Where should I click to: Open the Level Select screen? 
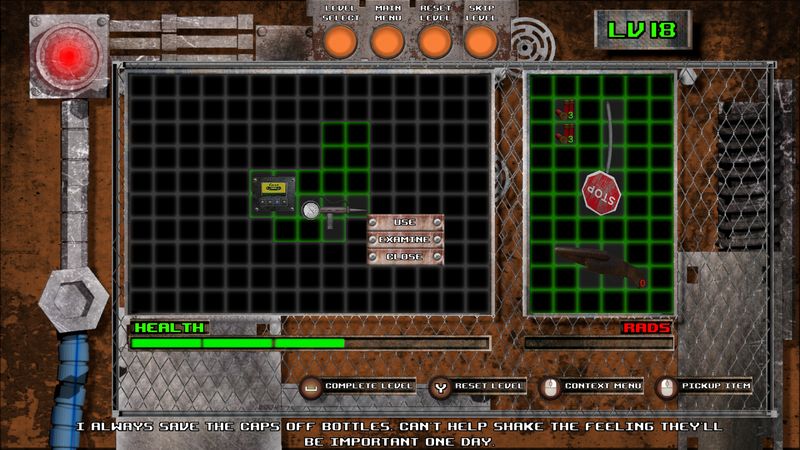[340, 41]
